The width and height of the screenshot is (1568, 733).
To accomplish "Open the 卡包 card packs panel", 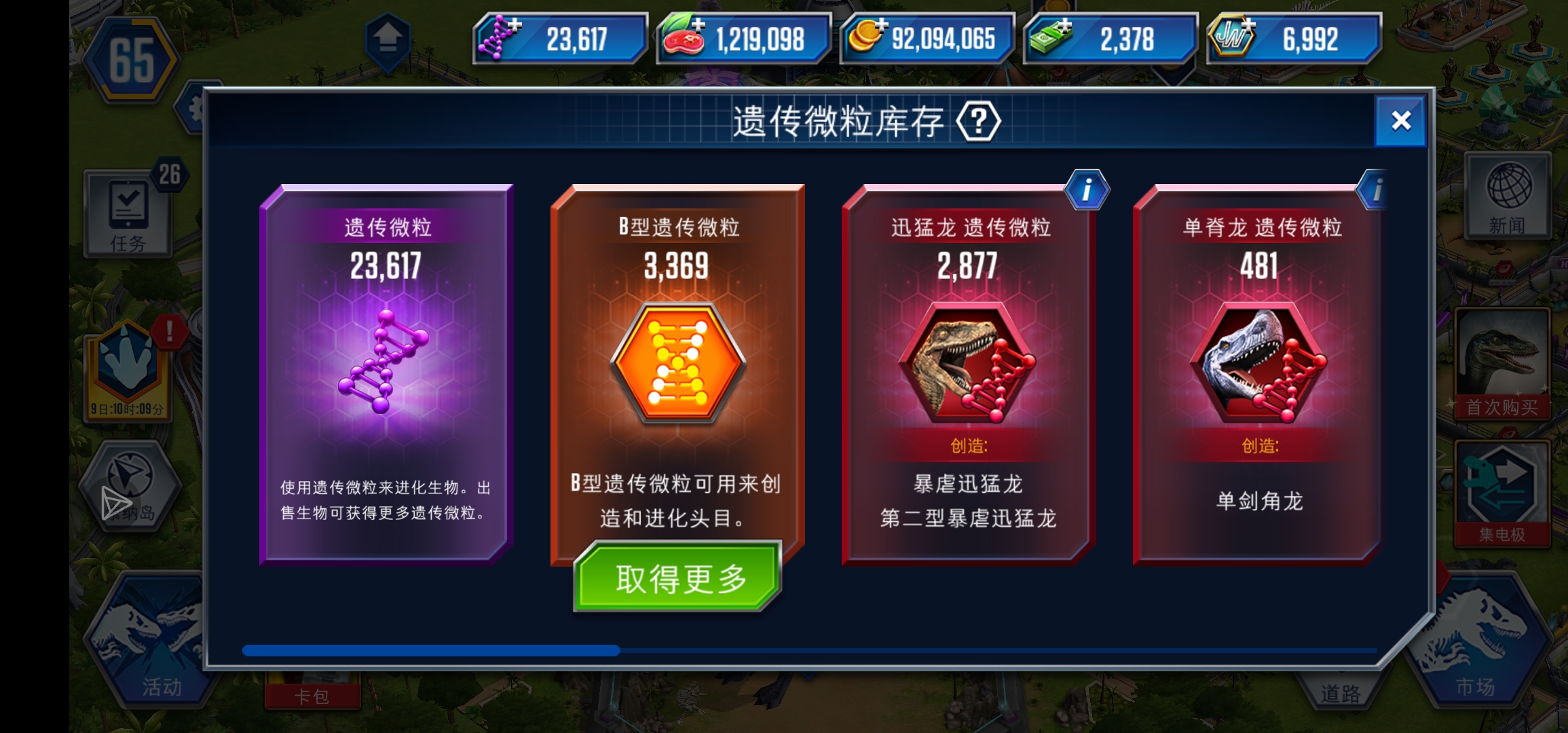I will click(312, 696).
